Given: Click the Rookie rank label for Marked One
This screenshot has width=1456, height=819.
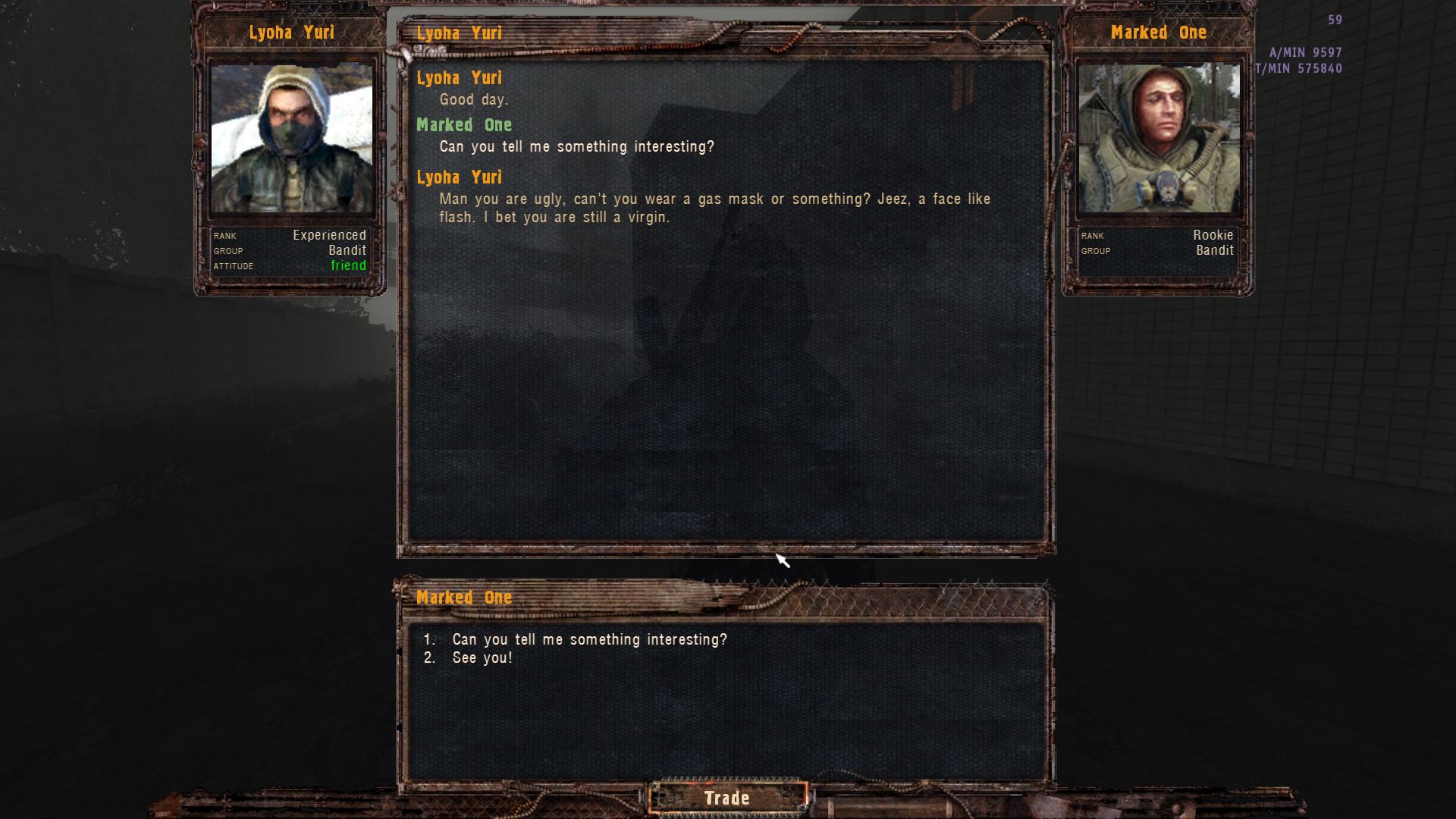Looking at the screenshot, I should [x=1213, y=235].
